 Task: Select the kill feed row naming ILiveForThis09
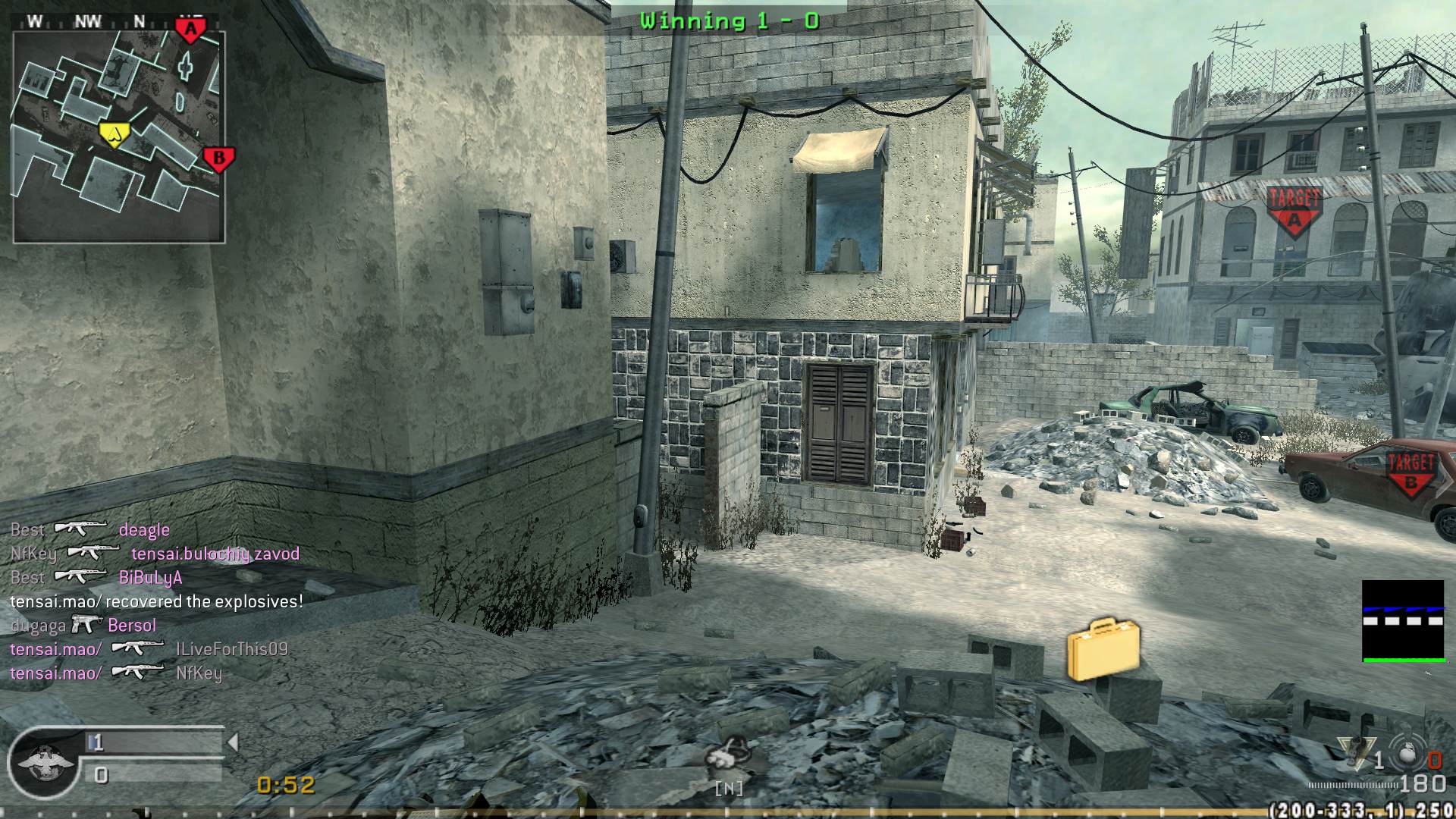coord(149,649)
